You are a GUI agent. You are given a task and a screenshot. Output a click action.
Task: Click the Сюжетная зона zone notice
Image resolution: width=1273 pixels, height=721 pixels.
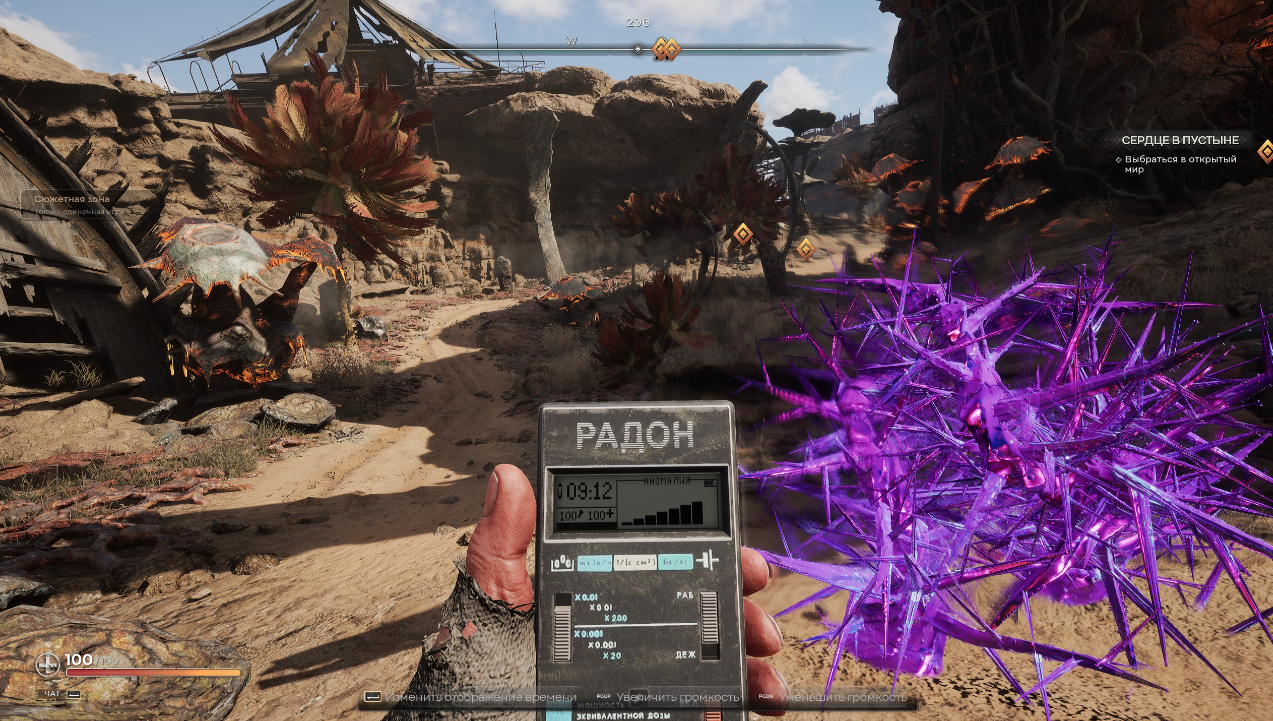click(x=72, y=199)
